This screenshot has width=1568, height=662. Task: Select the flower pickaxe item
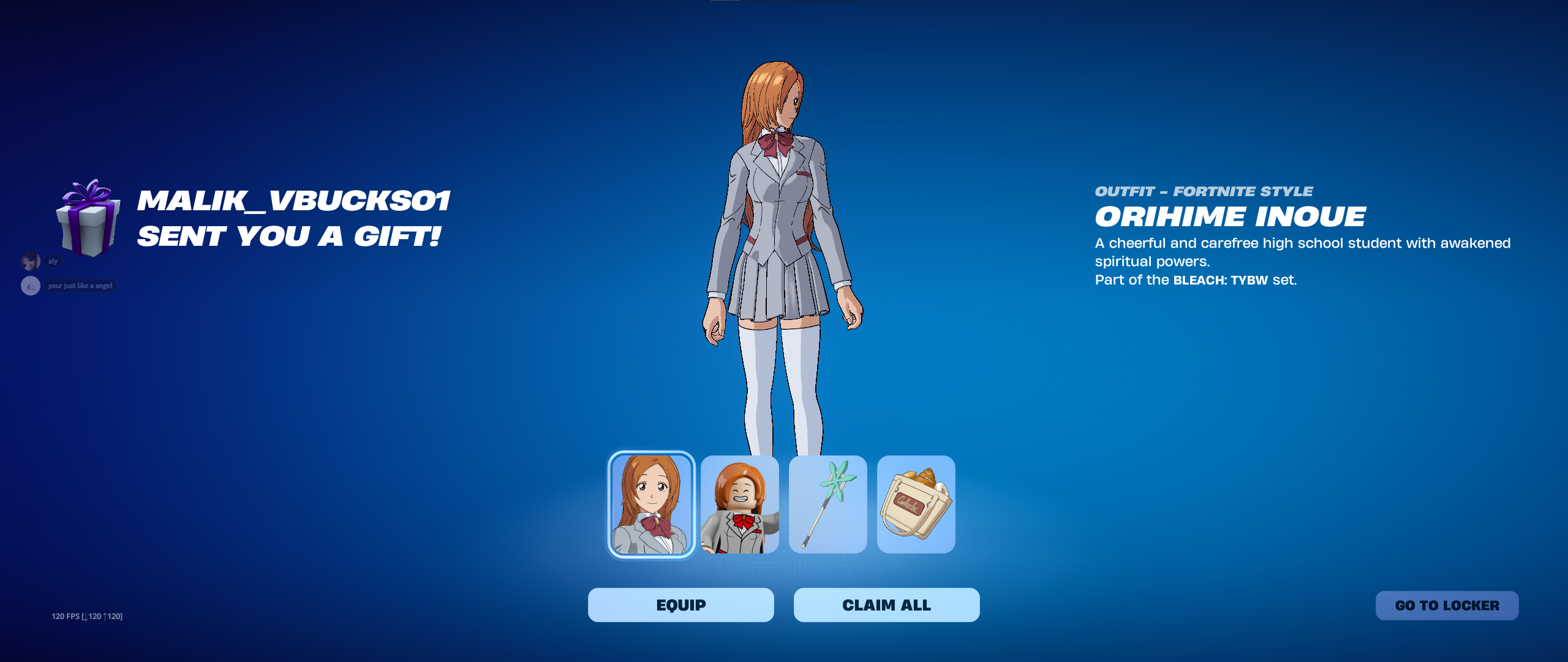[x=827, y=504]
